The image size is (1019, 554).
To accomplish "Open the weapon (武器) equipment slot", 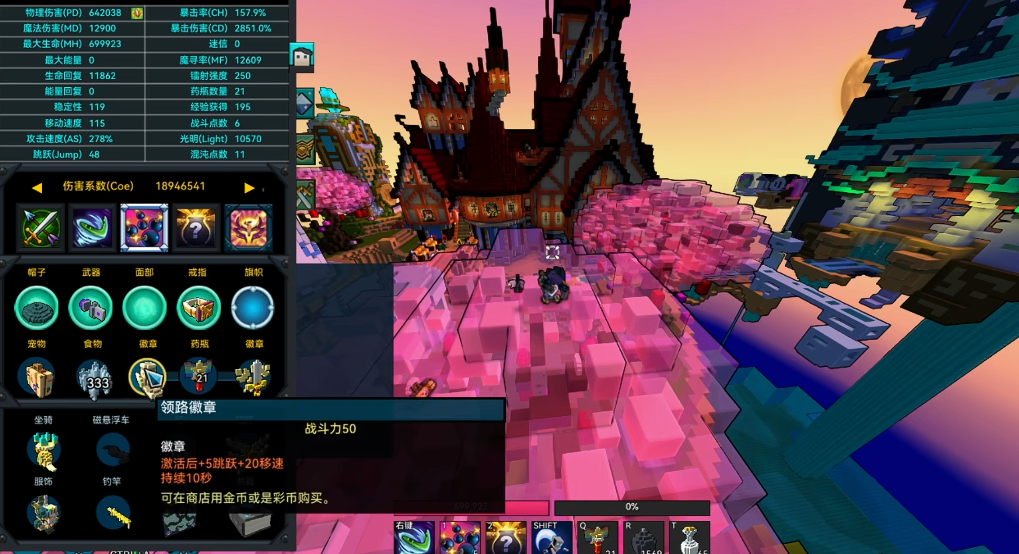I will 91,308.
